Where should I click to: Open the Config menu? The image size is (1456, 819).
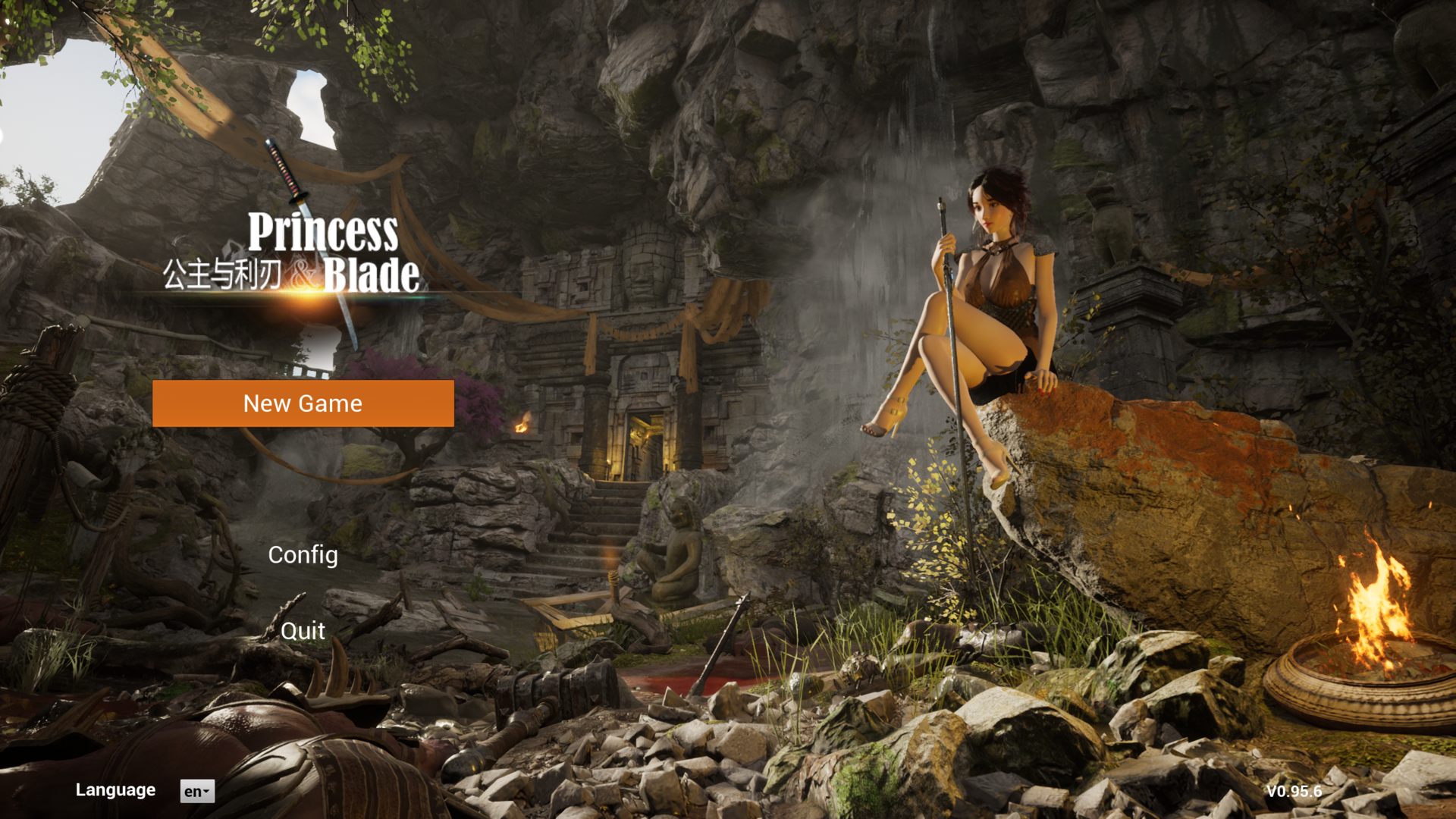pyautogui.click(x=303, y=555)
